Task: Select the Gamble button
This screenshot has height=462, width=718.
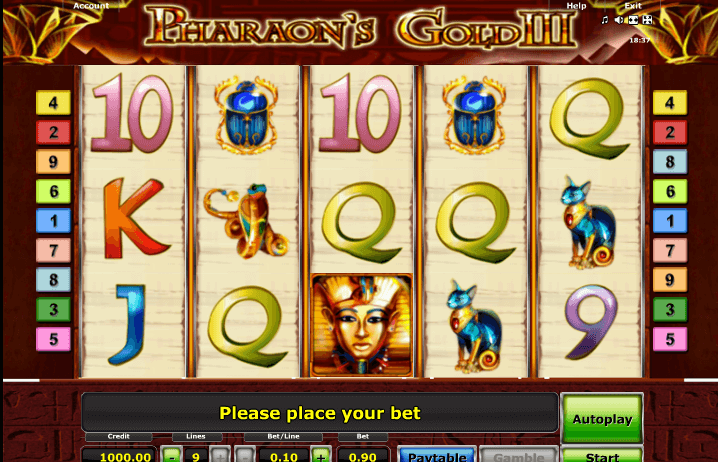Action: pyautogui.click(x=517, y=456)
